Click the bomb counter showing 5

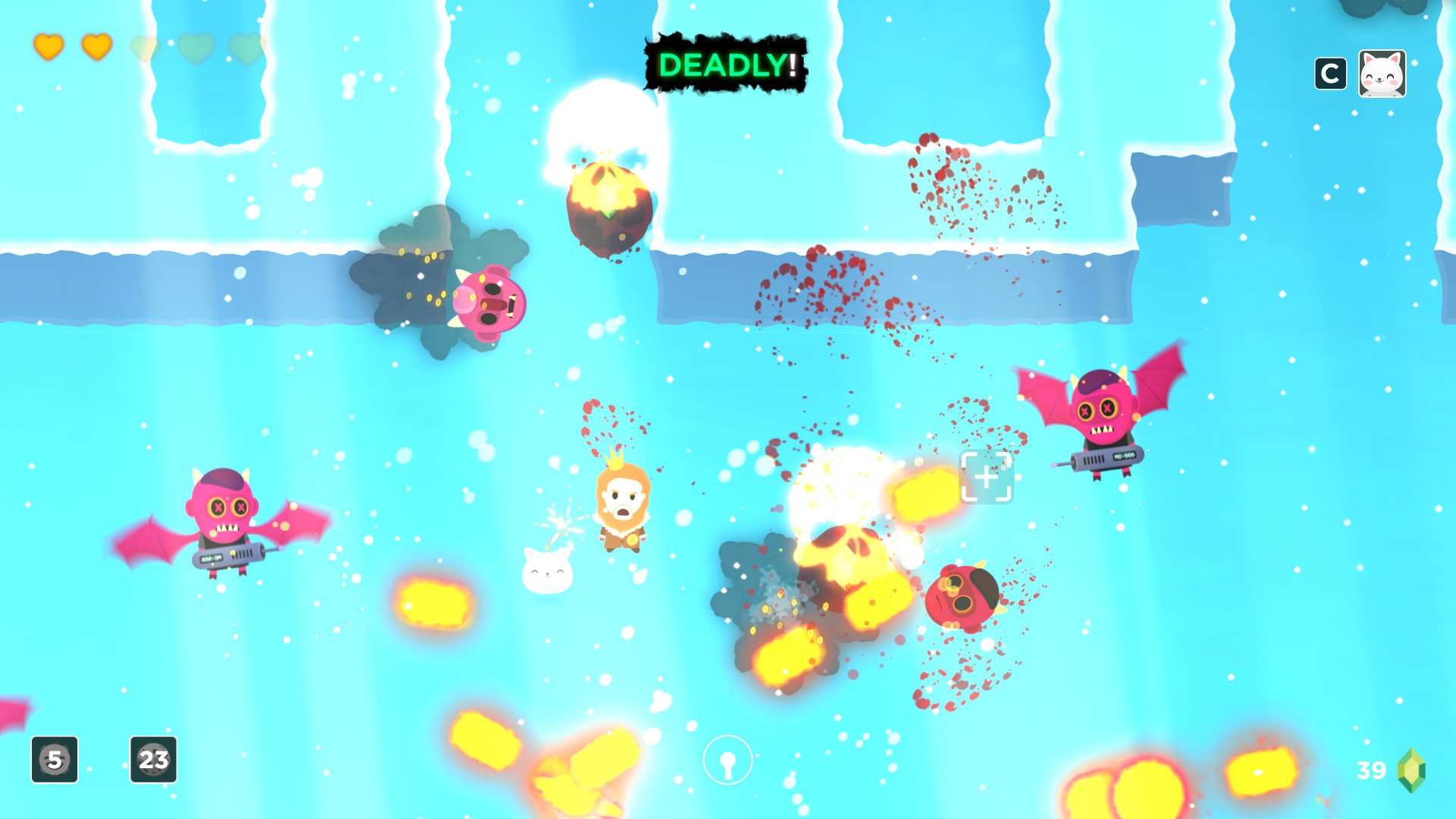click(x=54, y=761)
